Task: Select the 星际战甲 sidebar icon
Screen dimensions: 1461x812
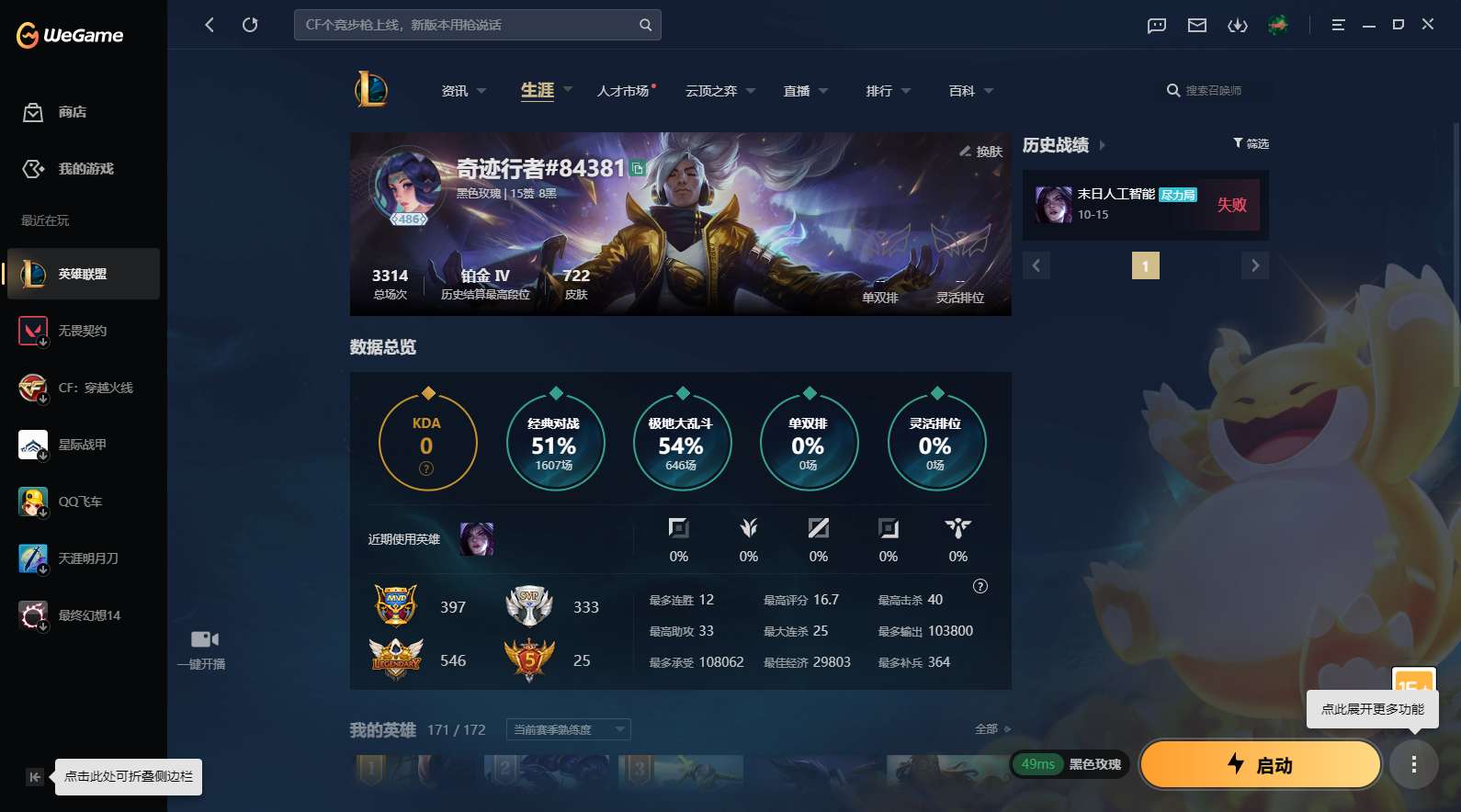Action: click(x=33, y=445)
